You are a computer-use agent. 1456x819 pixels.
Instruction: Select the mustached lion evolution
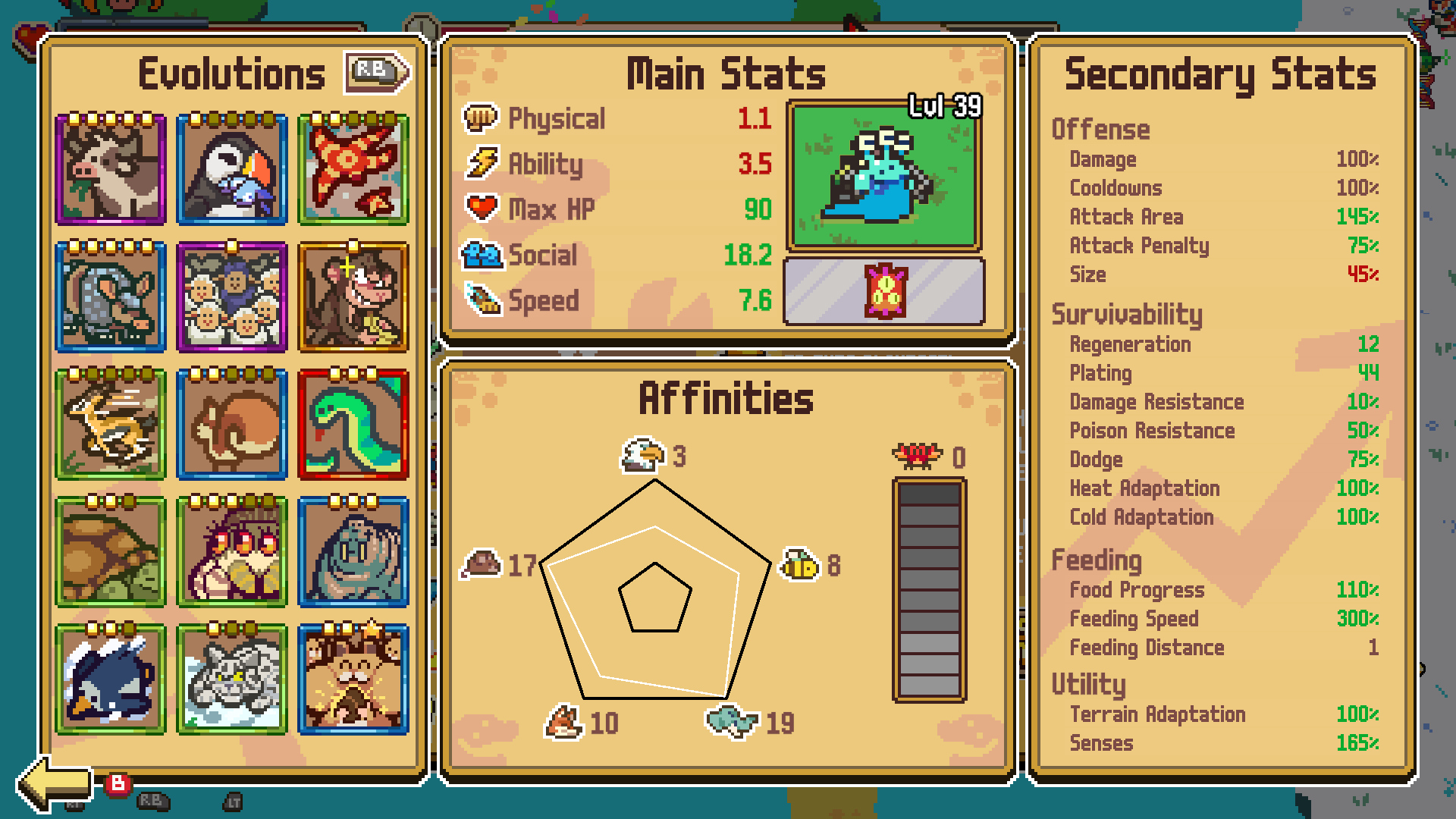point(353,680)
